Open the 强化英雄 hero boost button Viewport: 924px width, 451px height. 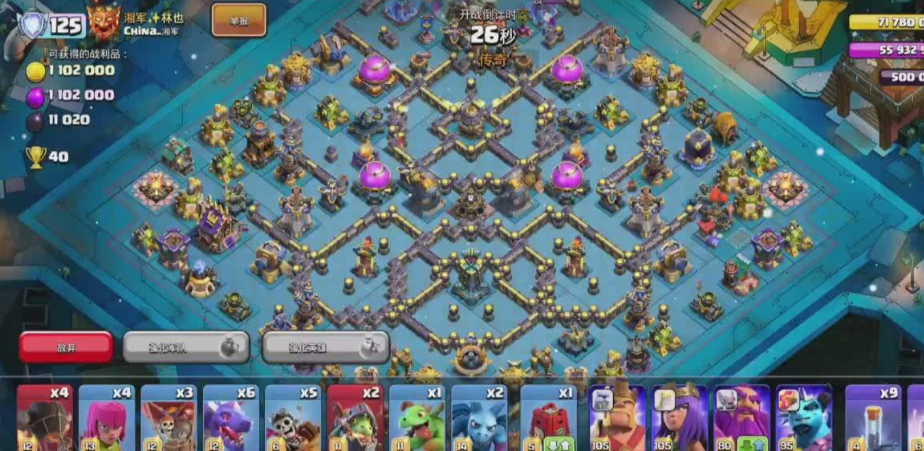[325, 347]
